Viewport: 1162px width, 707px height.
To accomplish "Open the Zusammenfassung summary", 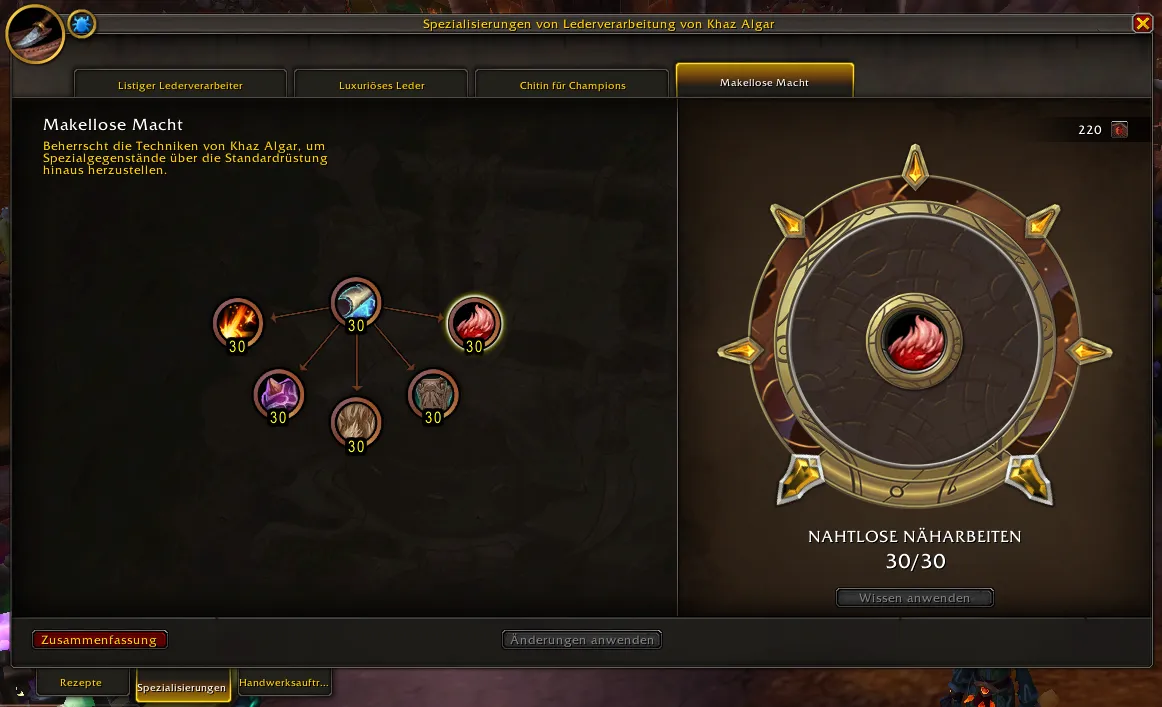I will (x=99, y=640).
